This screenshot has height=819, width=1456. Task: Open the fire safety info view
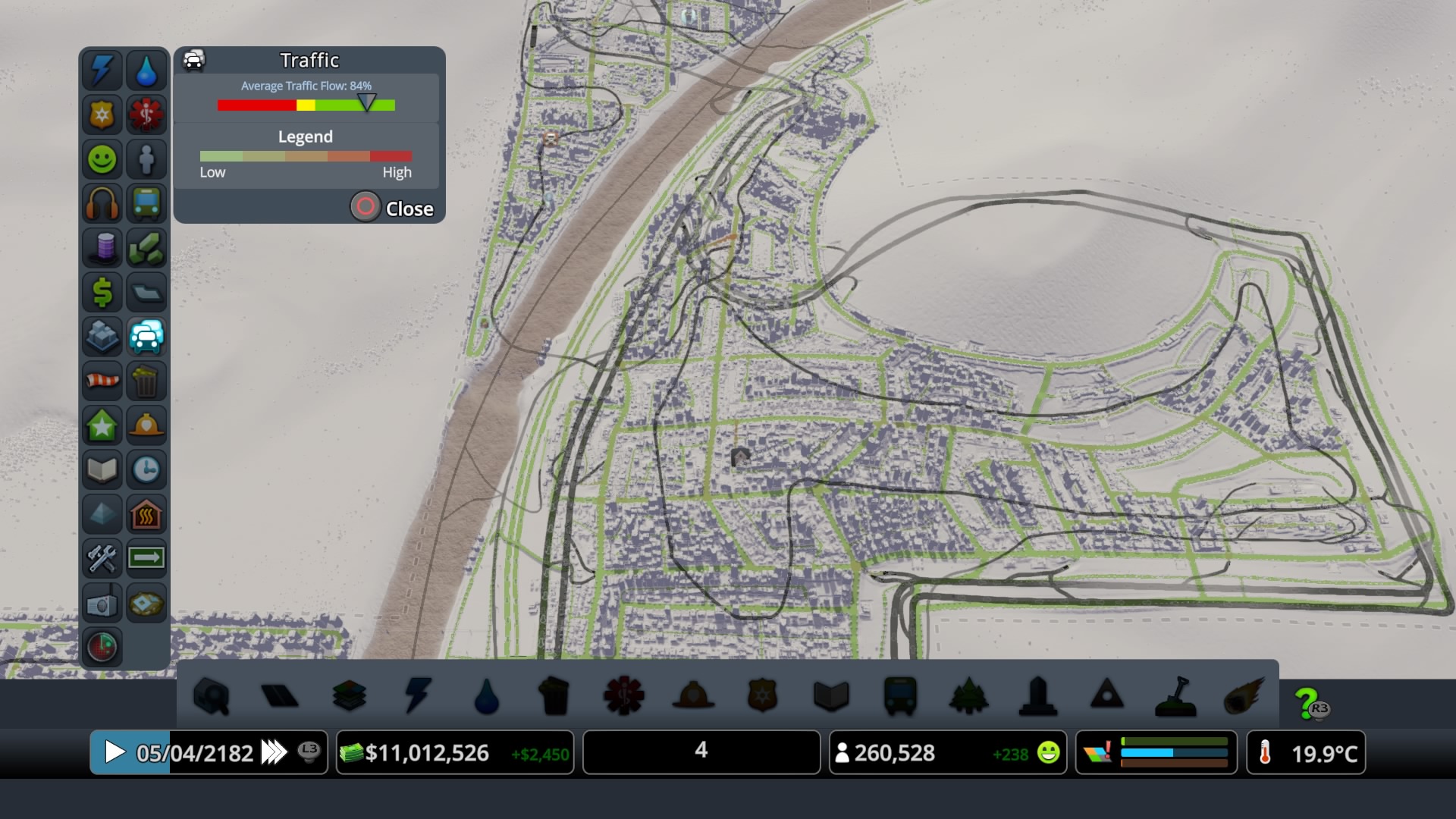coord(147,425)
